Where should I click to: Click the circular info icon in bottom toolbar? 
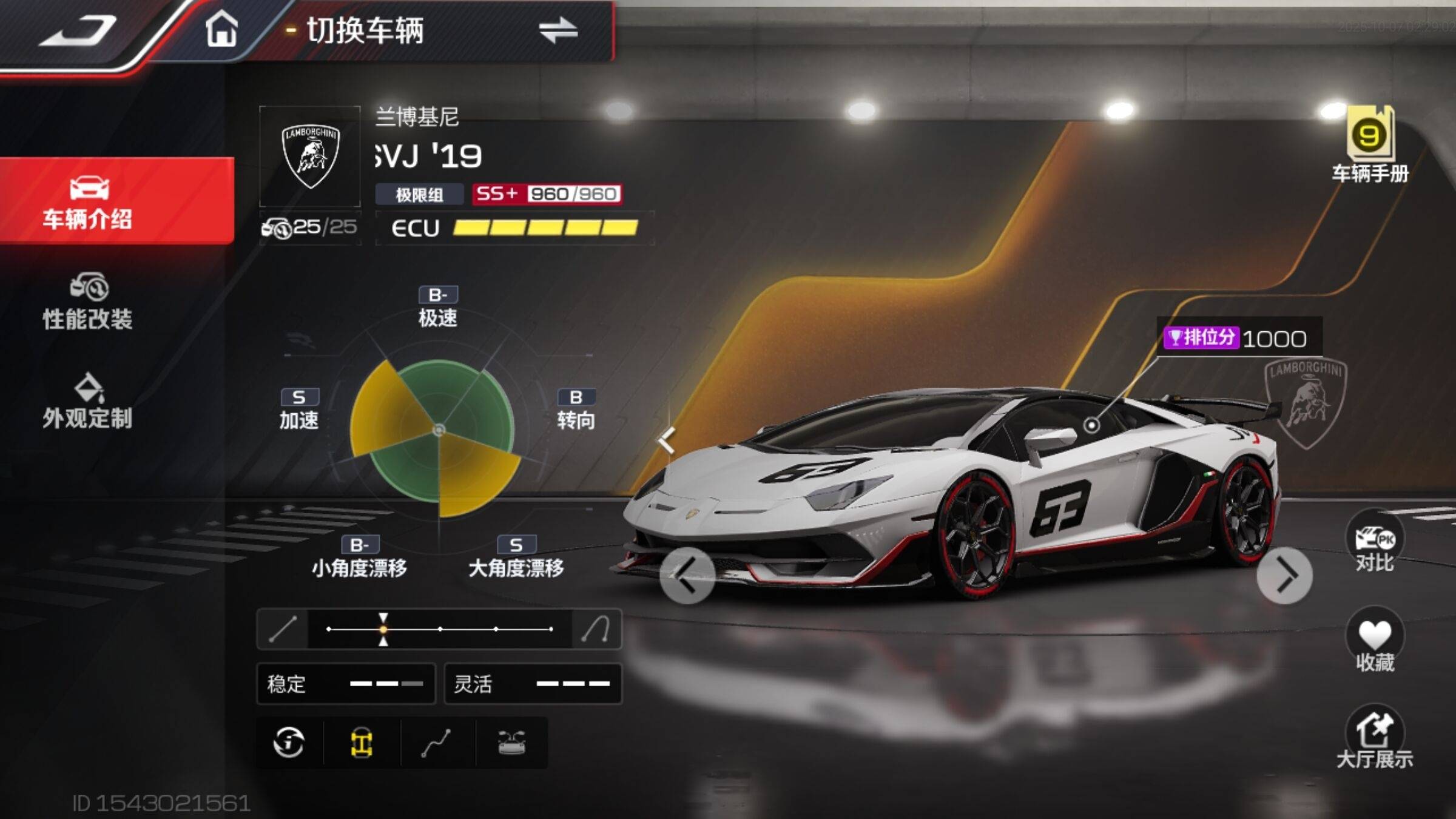(x=289, y=743)
